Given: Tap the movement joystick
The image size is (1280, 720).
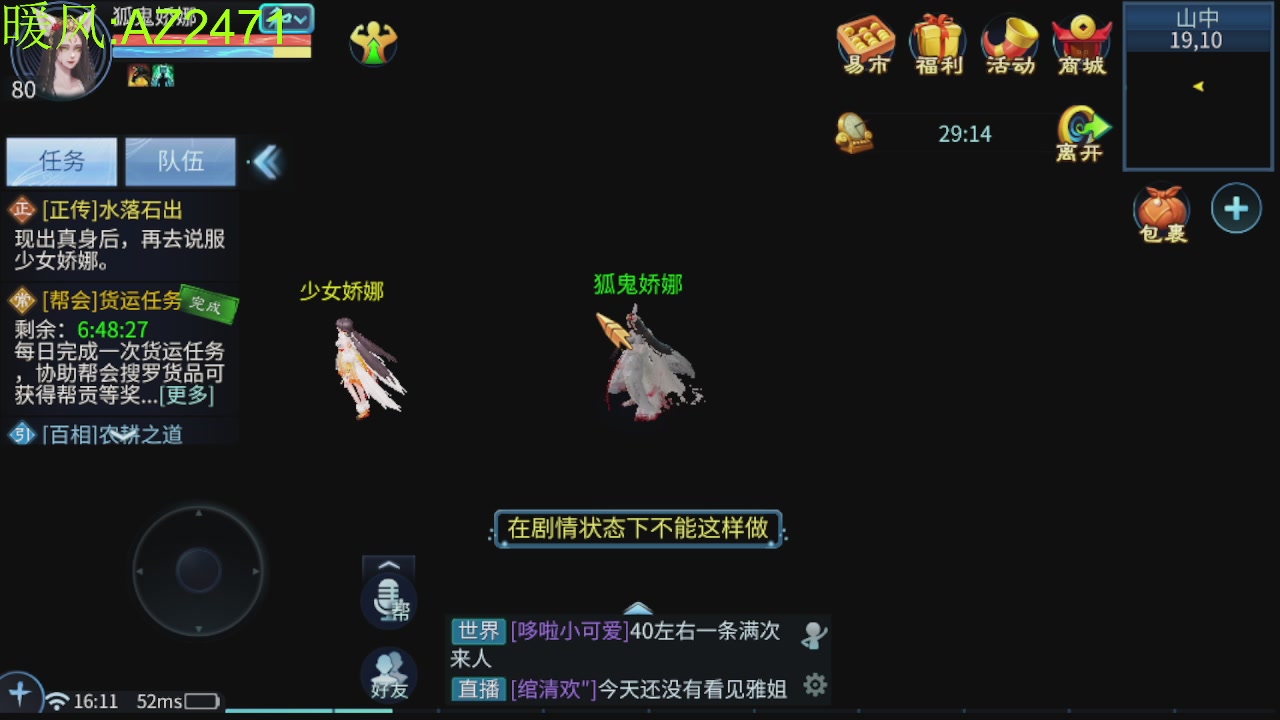Looking at the screenshot, I should [198, 570].
